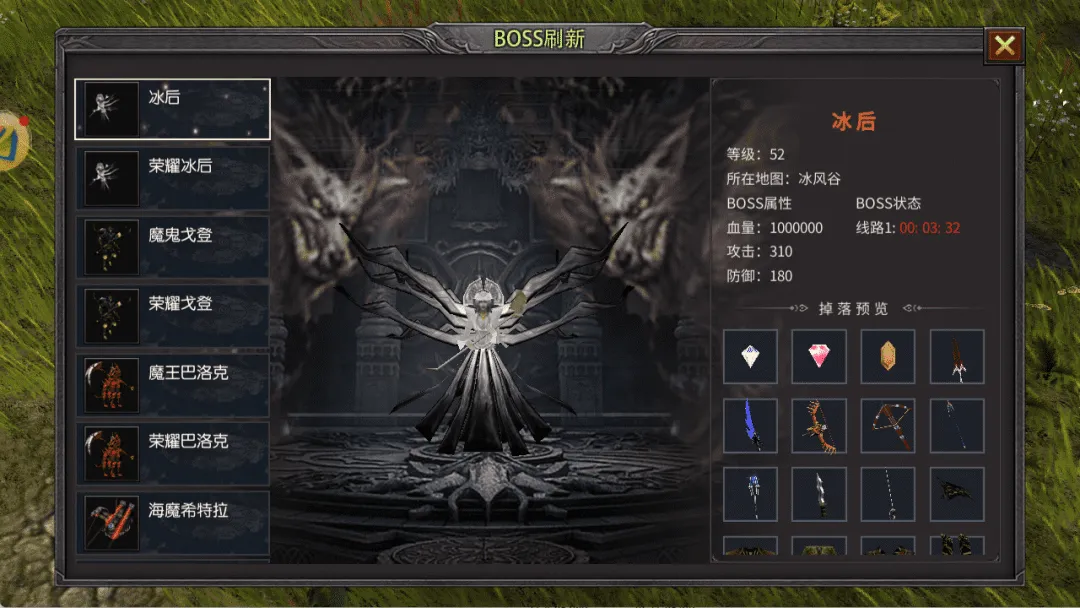
Task: Select 冰后 in the boss list
Action: point(172,109)
